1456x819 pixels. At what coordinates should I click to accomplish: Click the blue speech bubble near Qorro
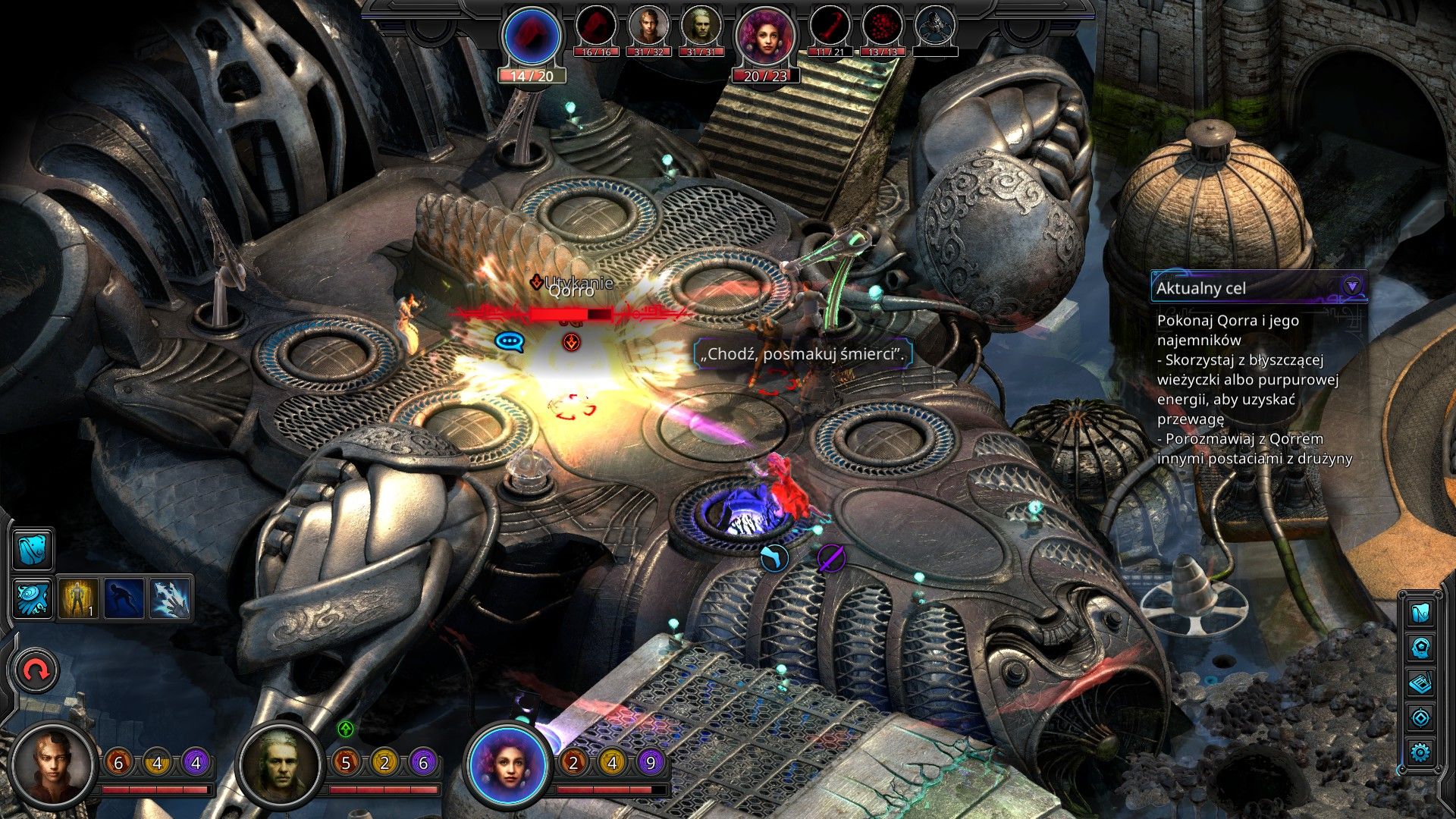click(510, 342)
